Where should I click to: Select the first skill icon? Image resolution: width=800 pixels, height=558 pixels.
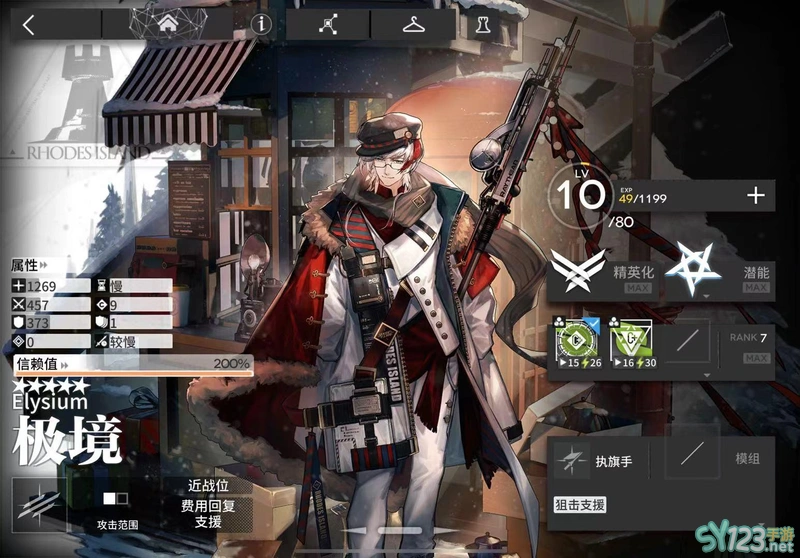coord(577,344)
